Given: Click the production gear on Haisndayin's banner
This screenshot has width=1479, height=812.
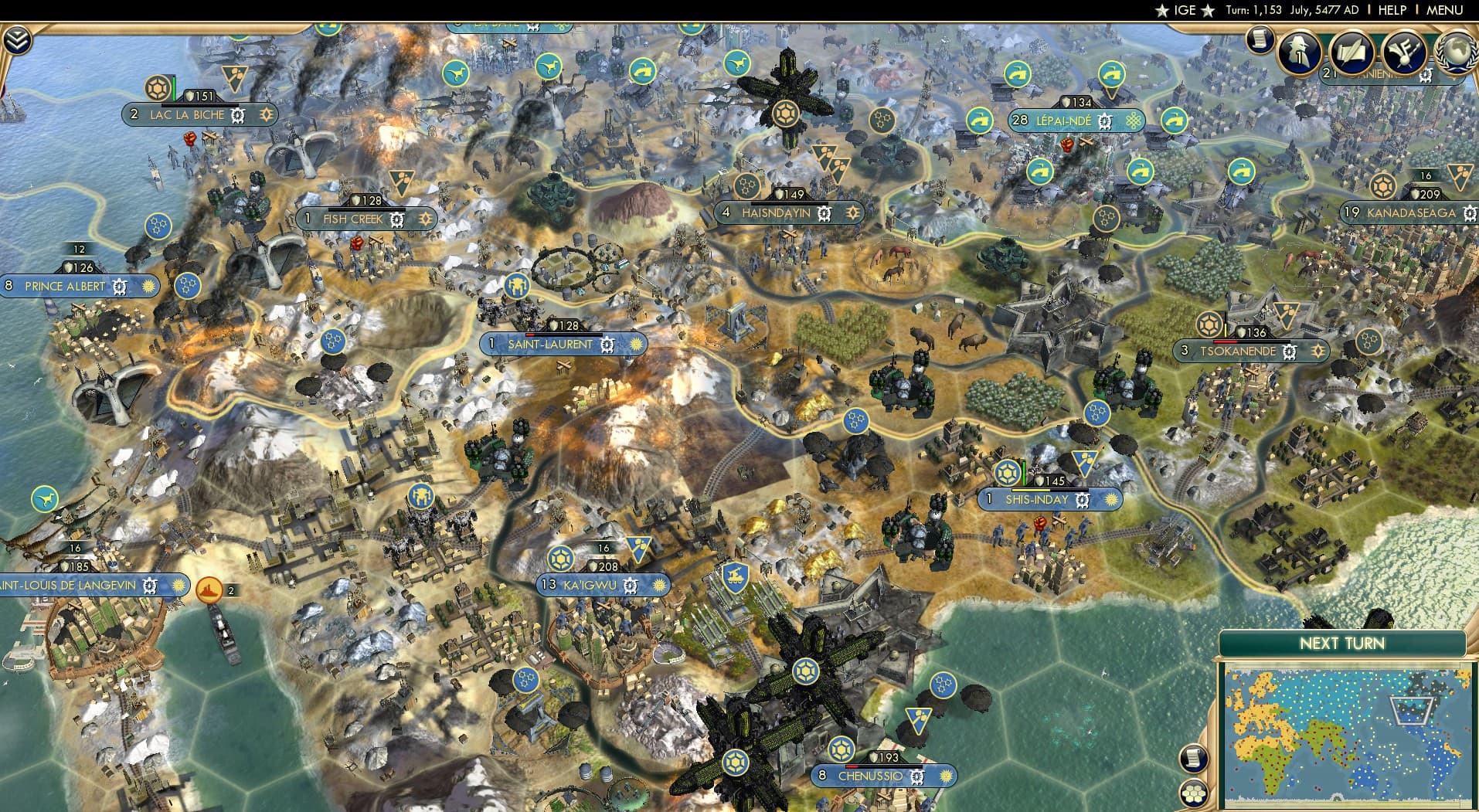Looking at the screenshot, I should coord(824,213).
